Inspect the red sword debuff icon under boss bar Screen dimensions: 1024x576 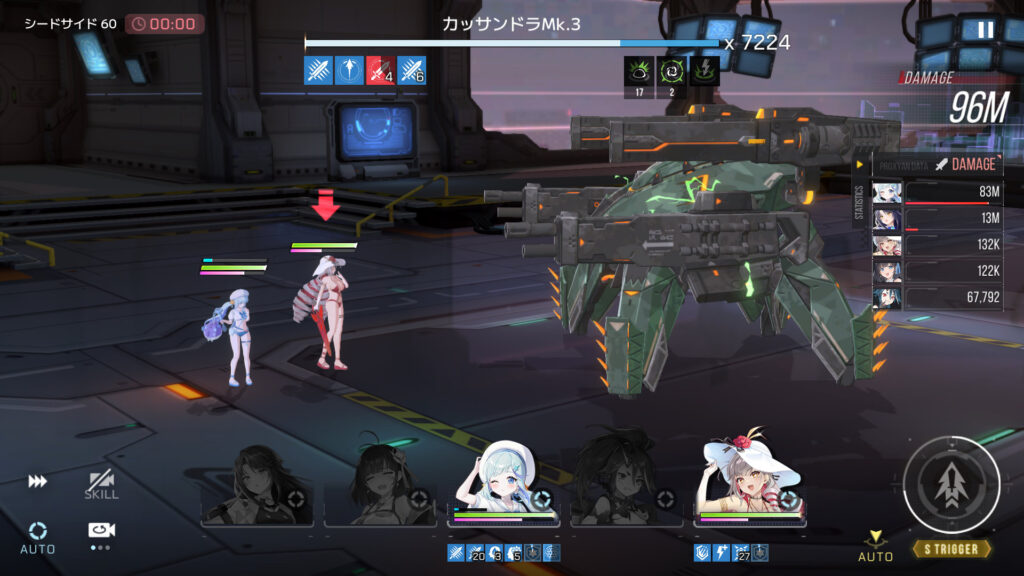380,70
